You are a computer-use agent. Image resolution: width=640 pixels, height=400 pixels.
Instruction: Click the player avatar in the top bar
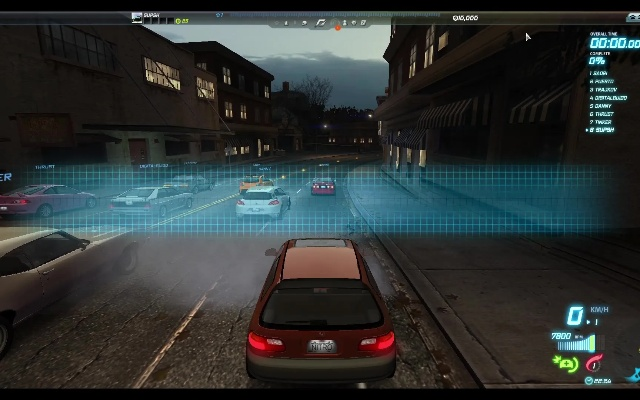137,17
